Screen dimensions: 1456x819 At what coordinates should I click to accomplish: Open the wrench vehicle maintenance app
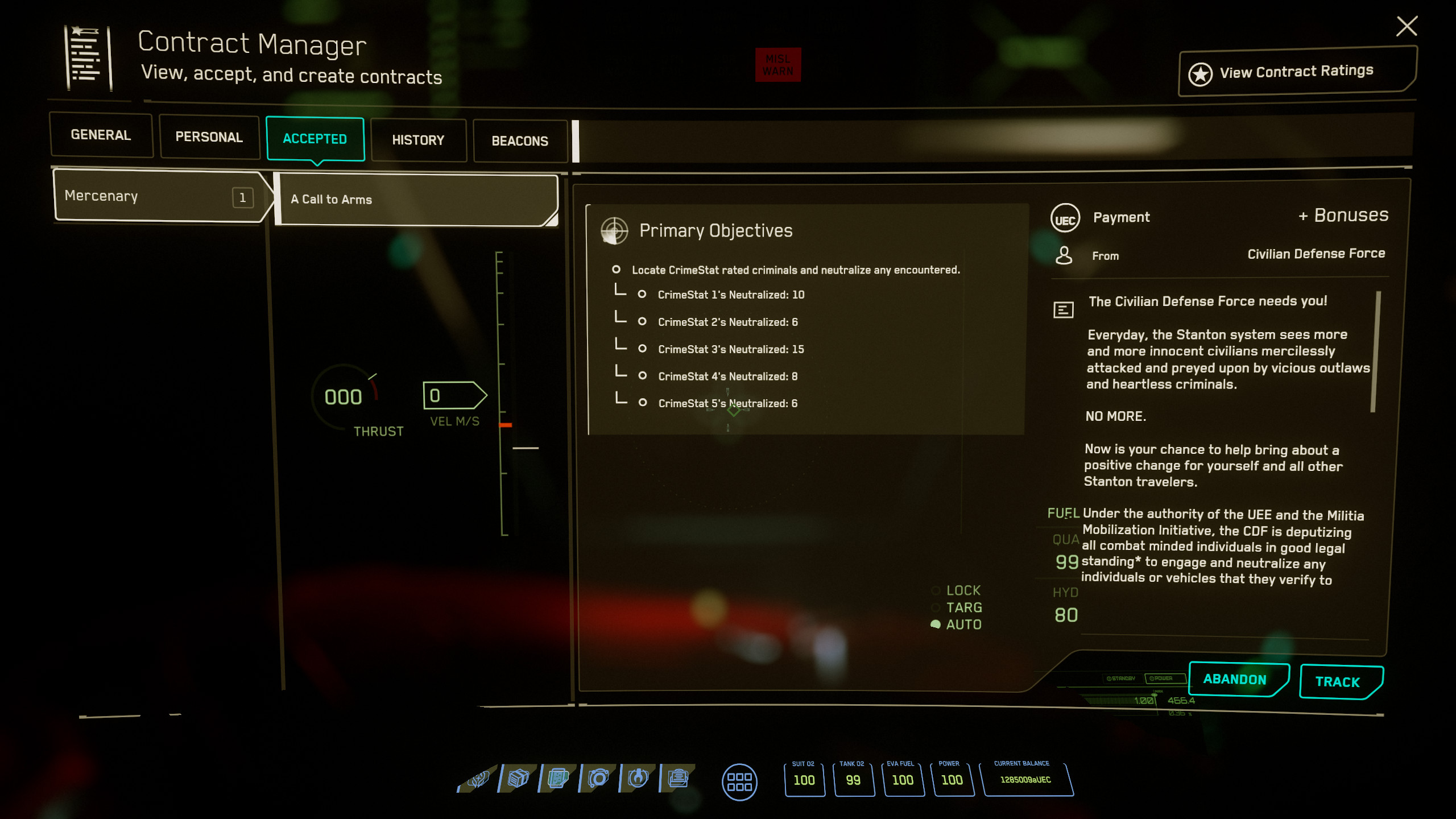(638, 778)
